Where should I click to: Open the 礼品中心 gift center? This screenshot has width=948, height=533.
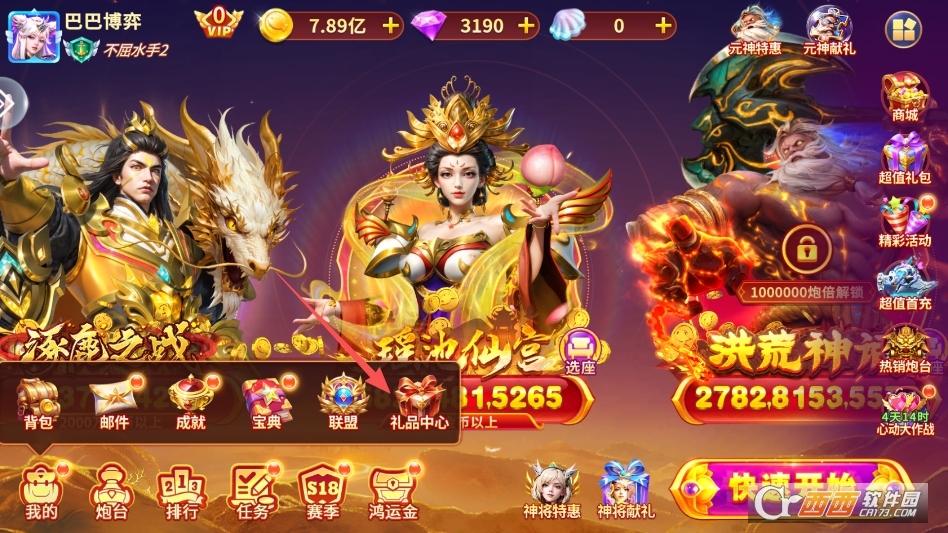[x=419, y=401]
